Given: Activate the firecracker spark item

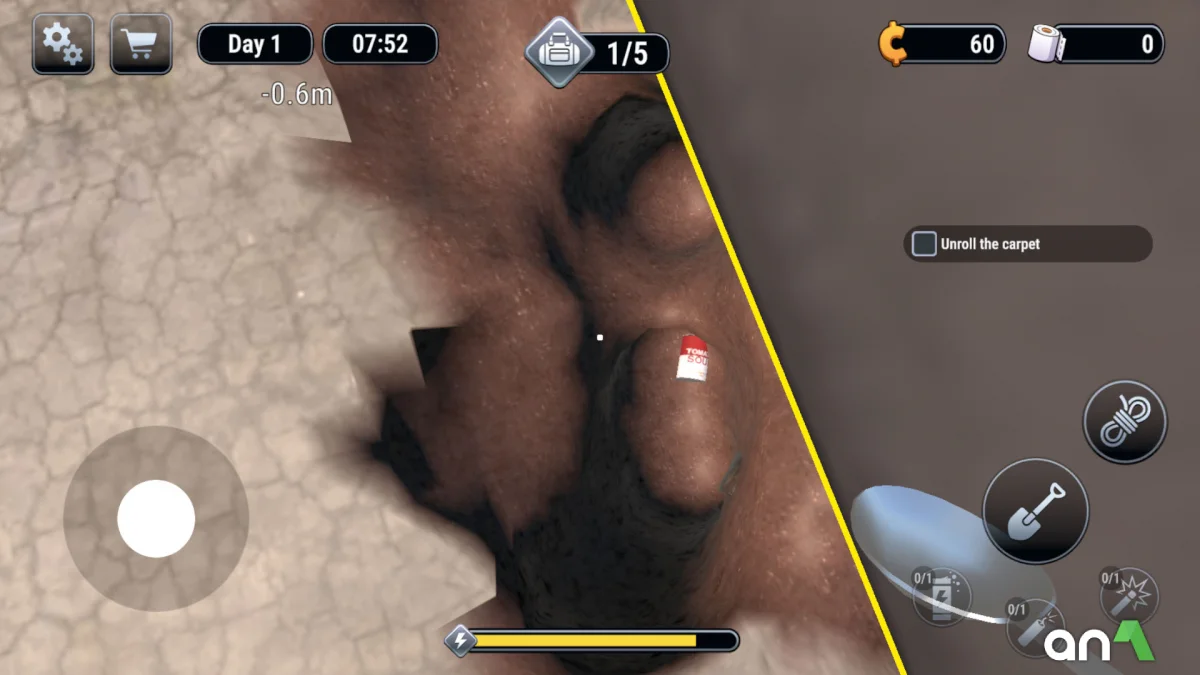Looking at the screenshot, I should [x=1130, y=597].
